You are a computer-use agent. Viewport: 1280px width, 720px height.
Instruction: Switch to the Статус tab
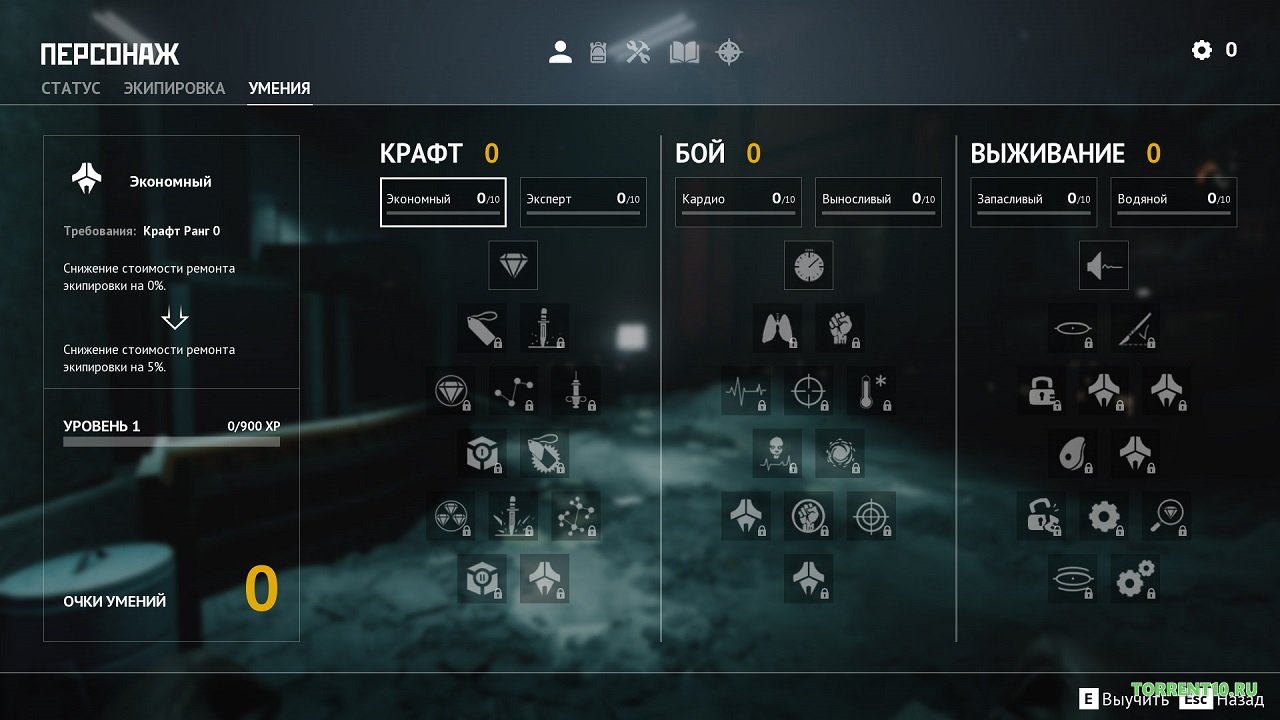coord(71,88)
